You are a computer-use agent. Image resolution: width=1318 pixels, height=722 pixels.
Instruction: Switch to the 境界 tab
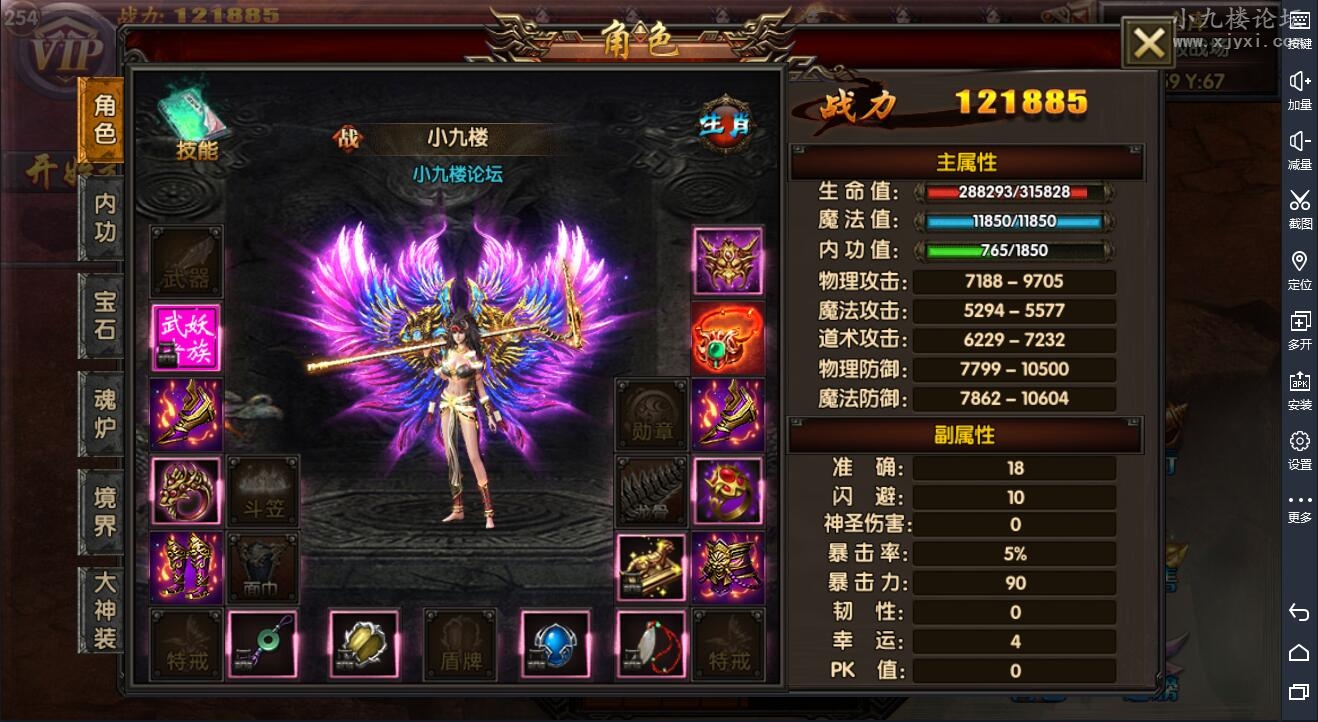(x=104, y=511)
